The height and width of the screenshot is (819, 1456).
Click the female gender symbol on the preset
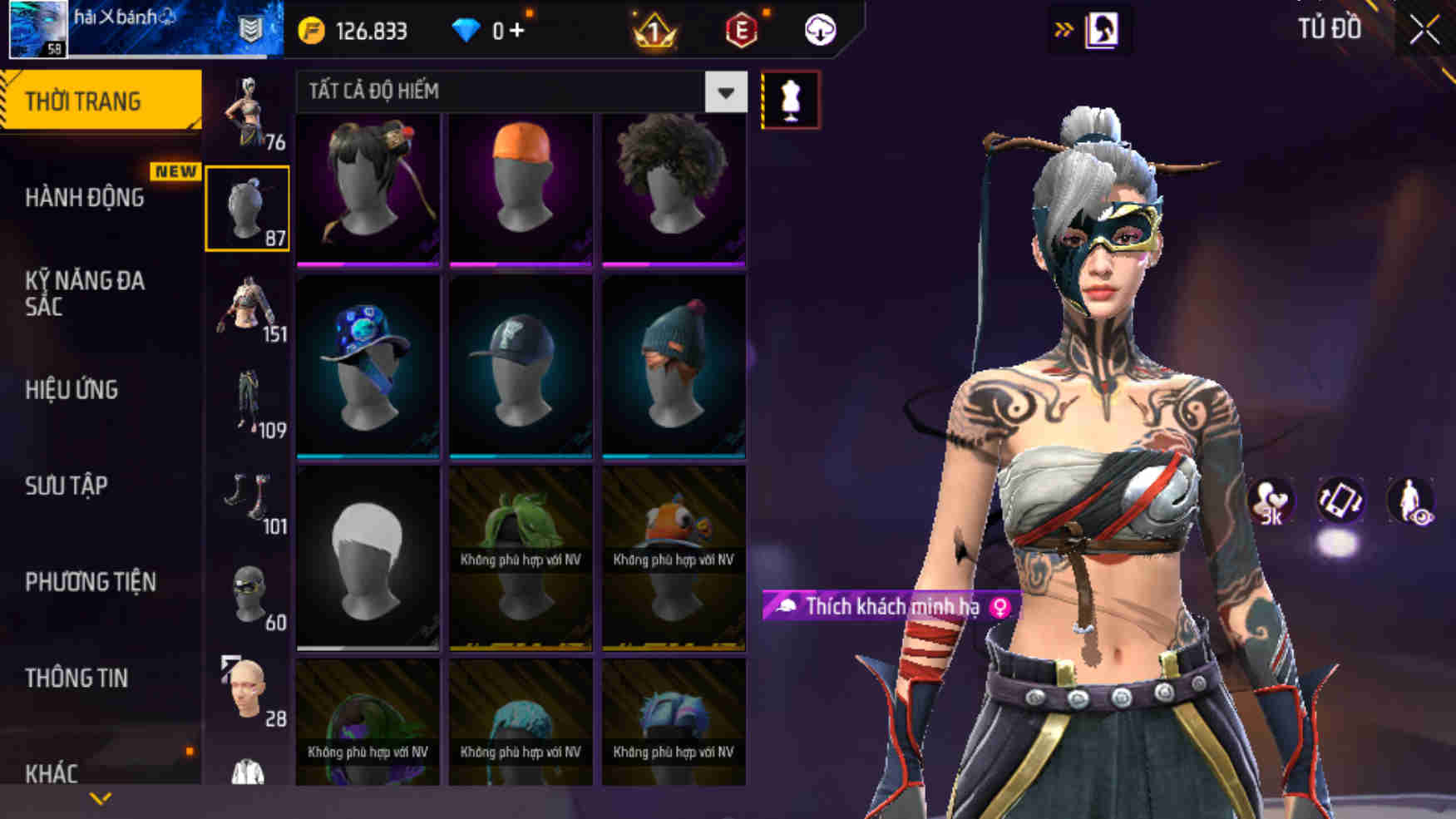[996, 608]
